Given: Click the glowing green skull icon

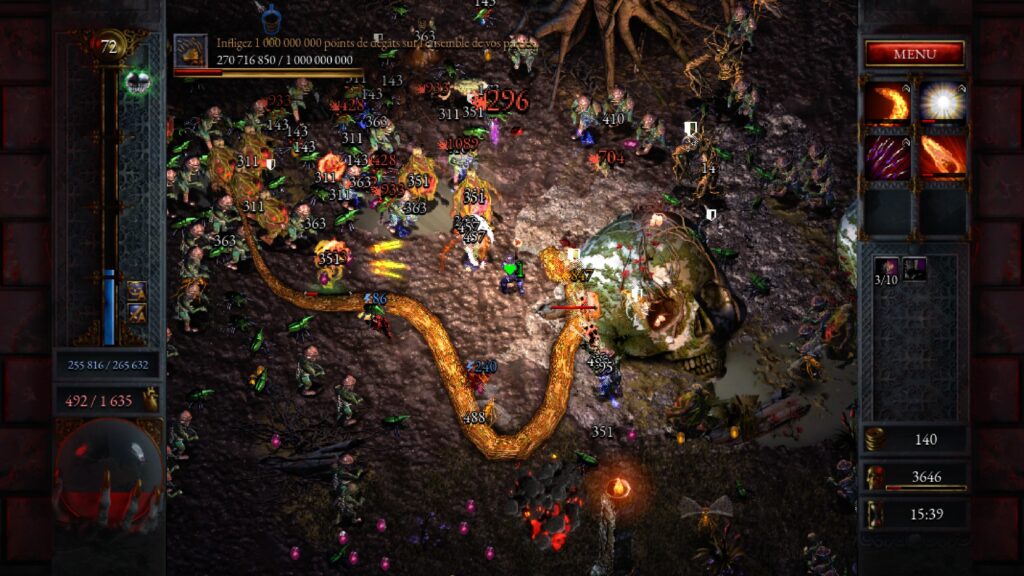Looking at the screenshot, I should (138, 82).
